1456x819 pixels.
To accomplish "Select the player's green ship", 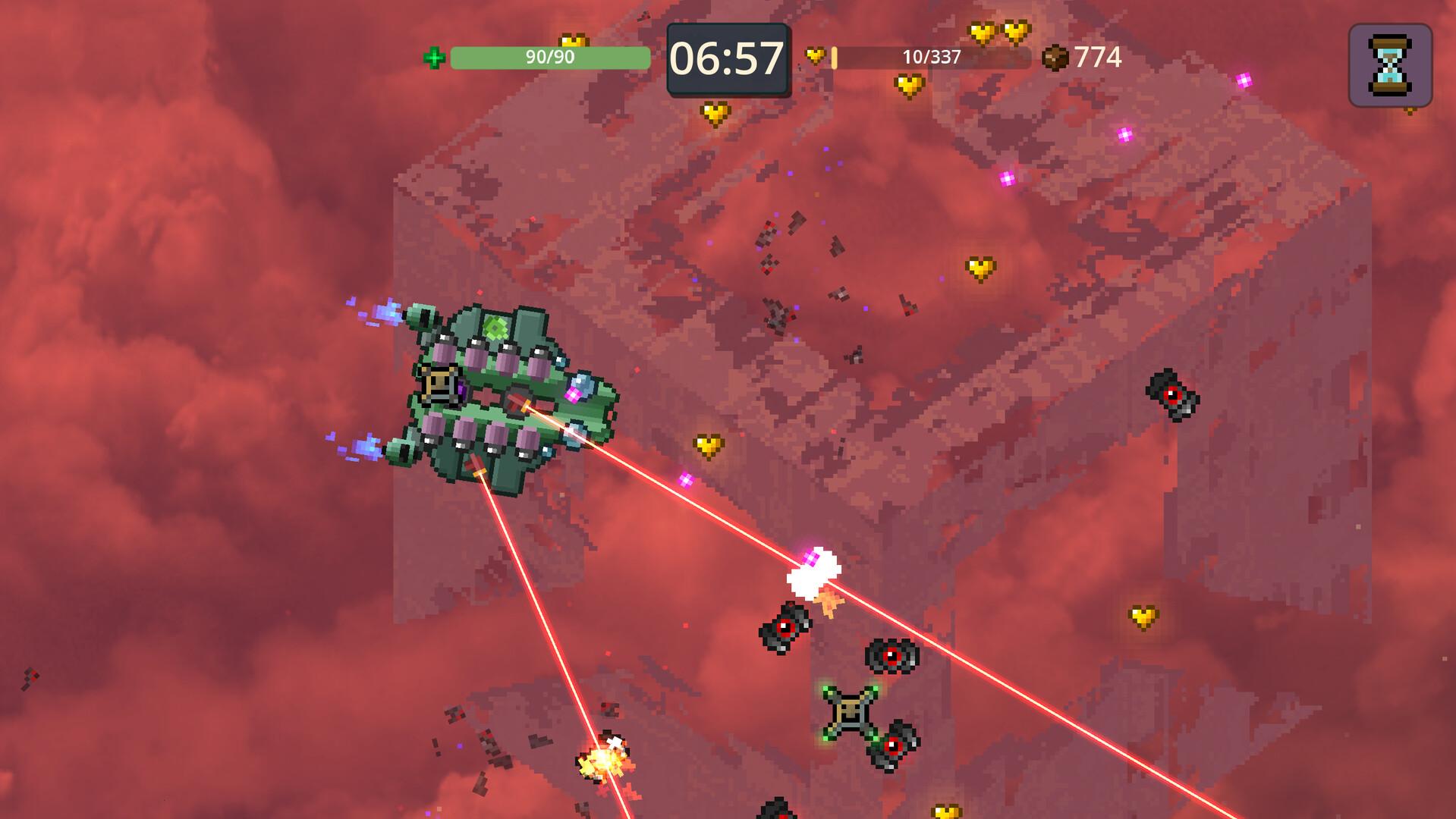I will 501,394.
